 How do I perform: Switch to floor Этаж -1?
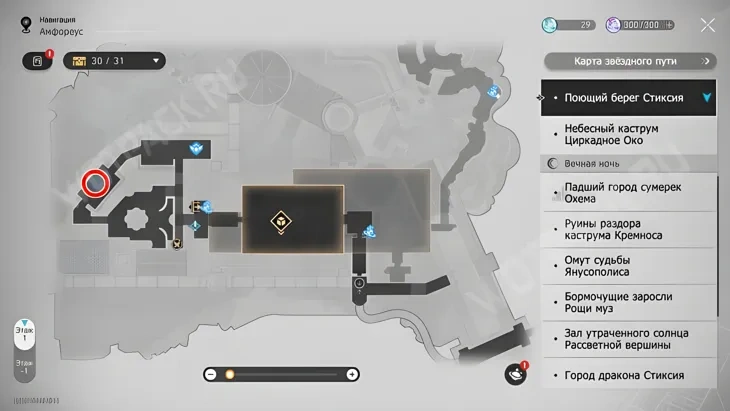23,367
